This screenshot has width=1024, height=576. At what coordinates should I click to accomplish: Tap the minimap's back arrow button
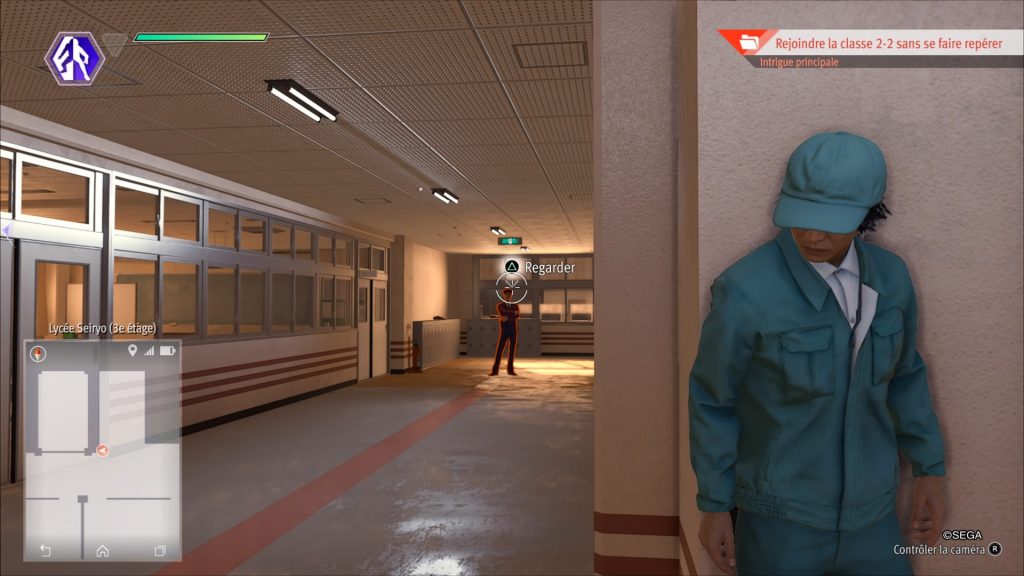pos(45,550)
